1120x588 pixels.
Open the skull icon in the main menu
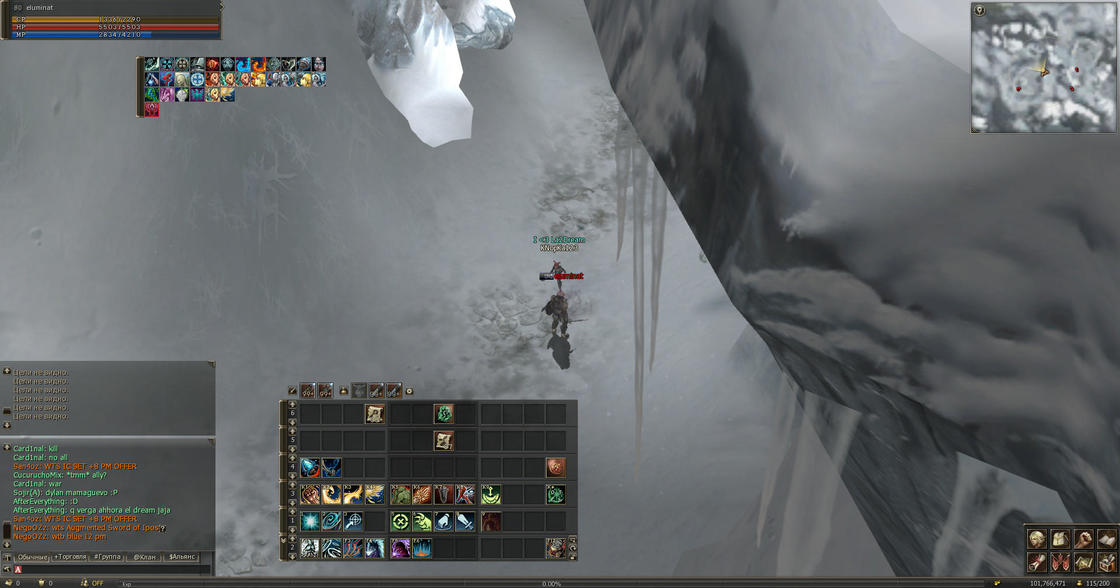1037,541
